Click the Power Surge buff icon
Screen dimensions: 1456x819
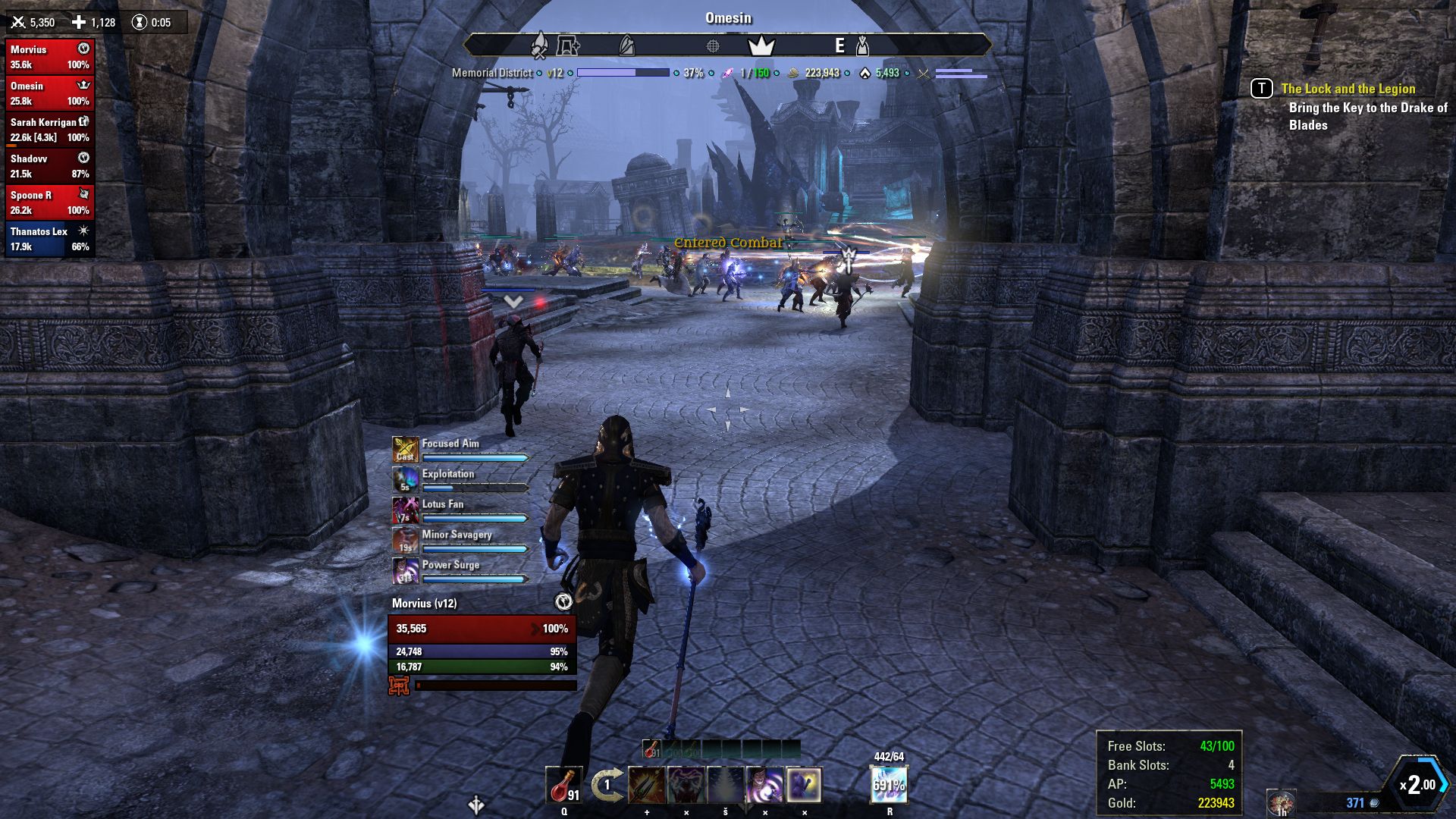tap(405, 571)
